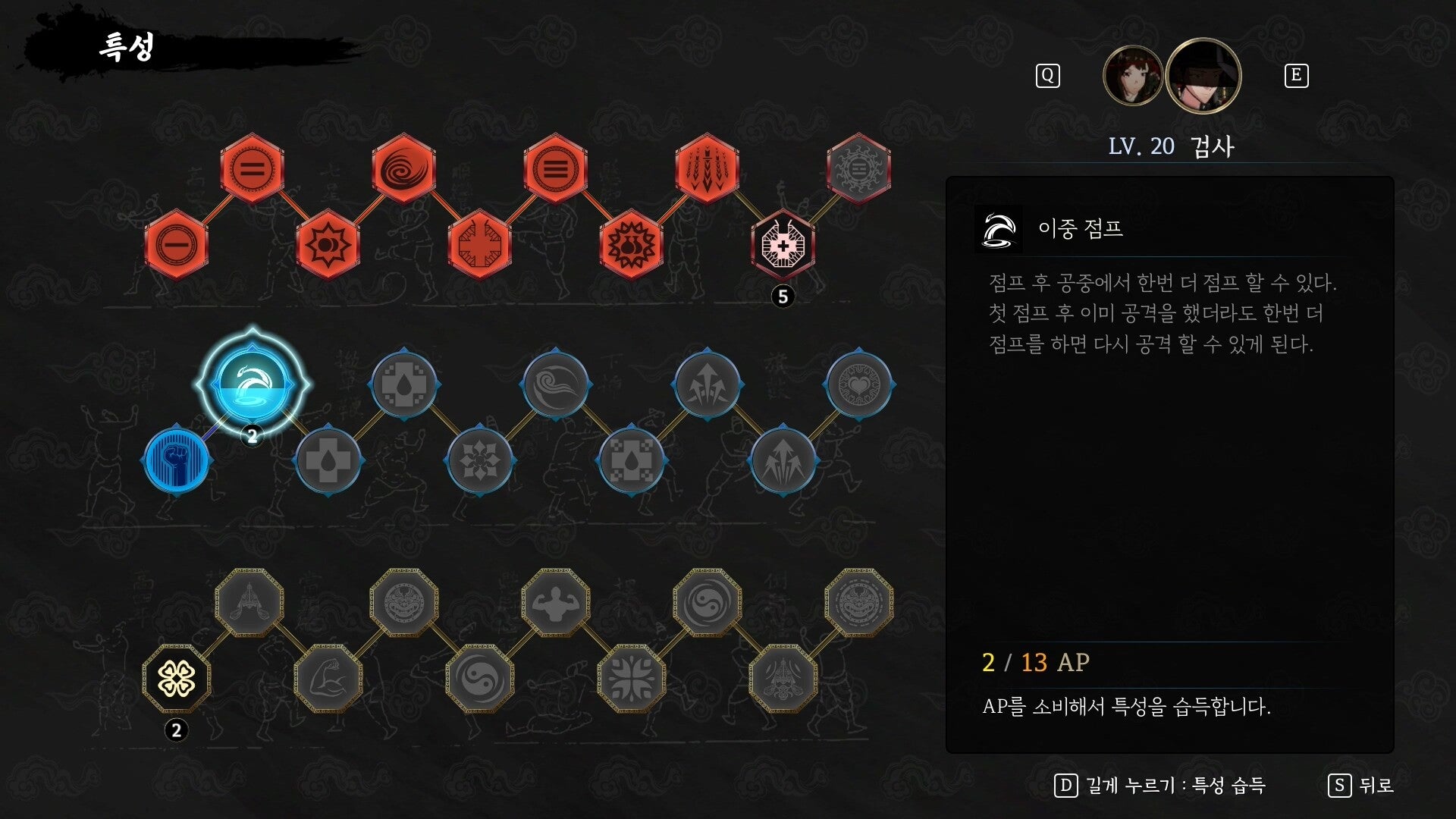Pick the red two-line trait hexagon
The image size is (1456, 819).
(252, 168)
